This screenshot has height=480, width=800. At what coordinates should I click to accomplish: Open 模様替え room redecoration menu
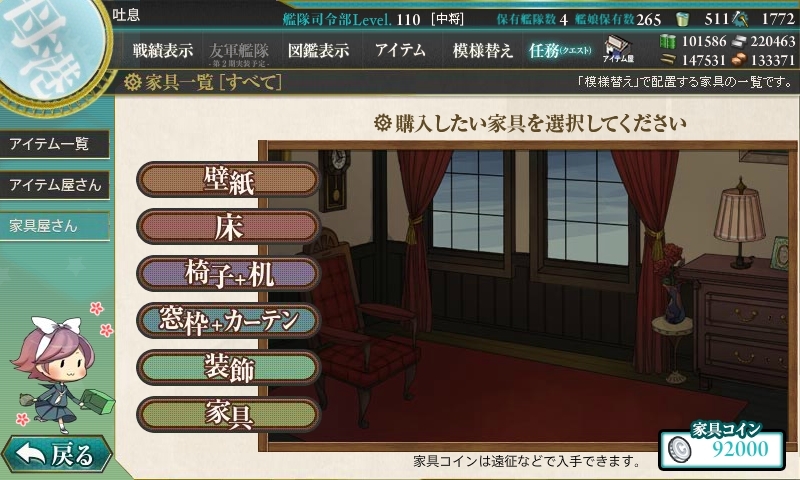point(482,49)
